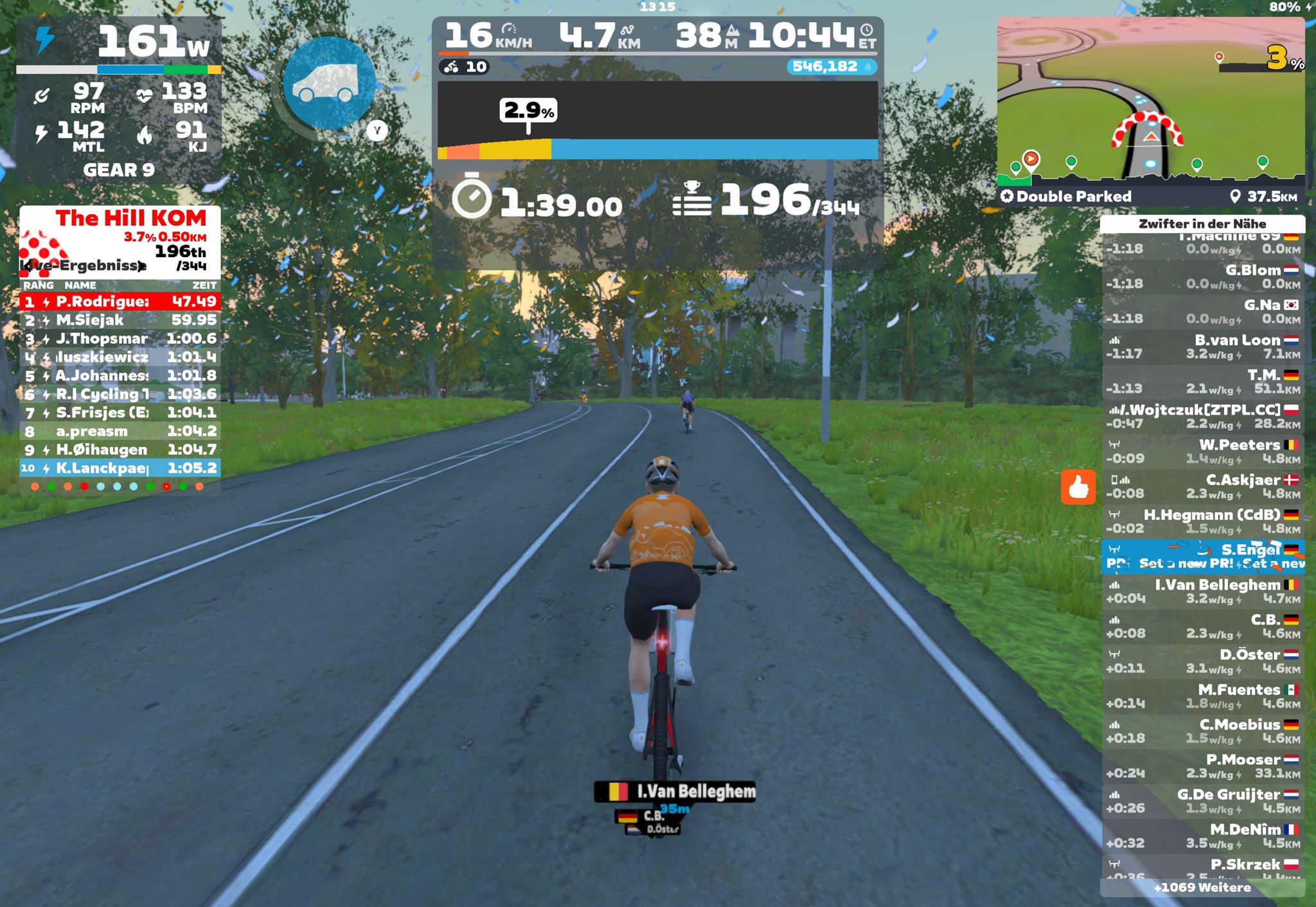Give a Ride On with the thumbs-up button
This screenshot has height=907, width=1316.
tap(1078, 487)
